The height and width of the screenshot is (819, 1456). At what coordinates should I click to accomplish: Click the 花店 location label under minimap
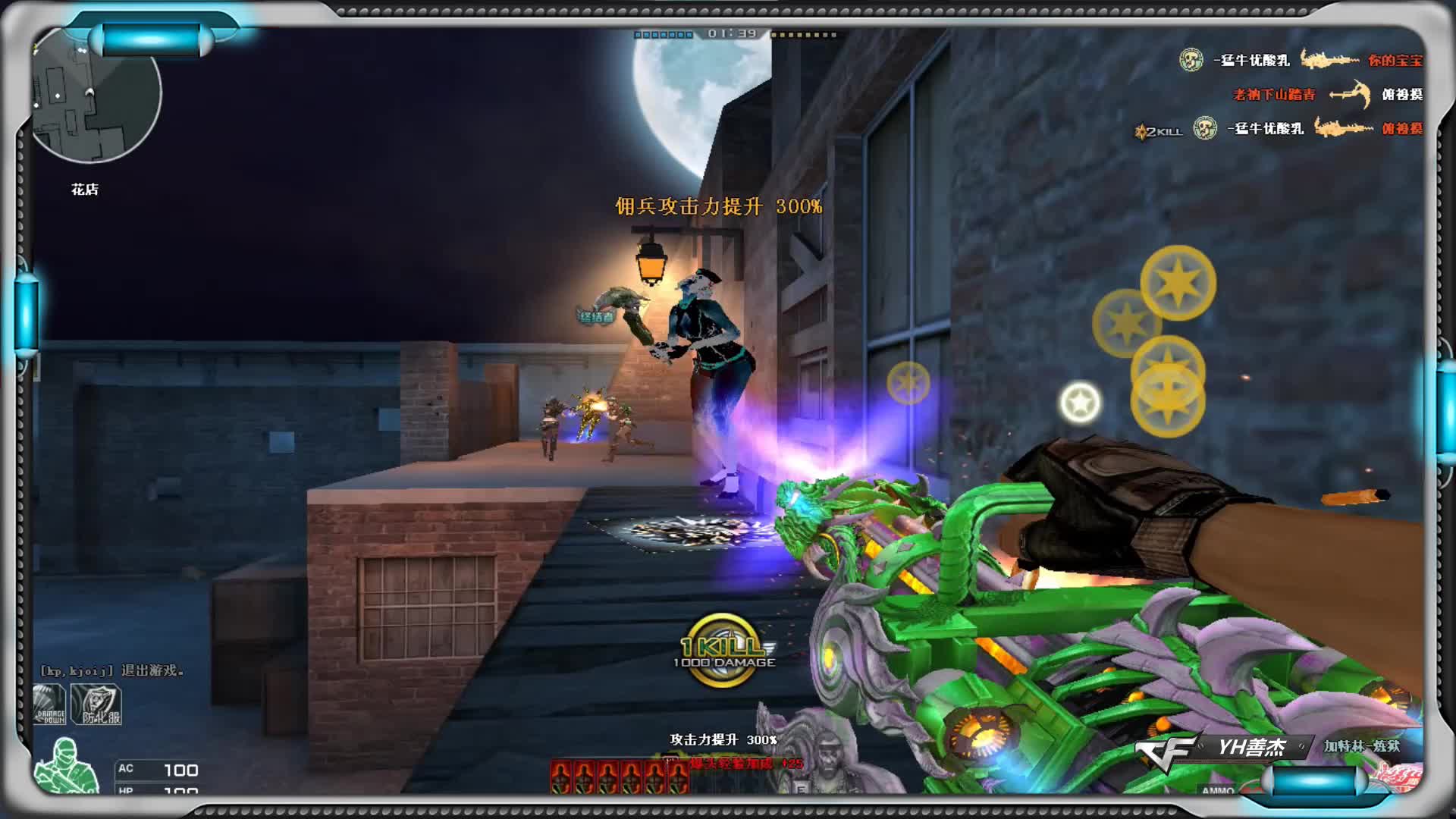85,190
